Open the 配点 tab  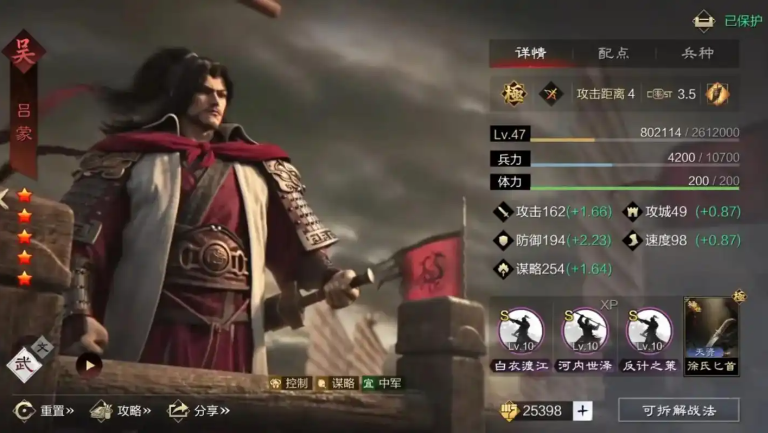tap(613, 53)
